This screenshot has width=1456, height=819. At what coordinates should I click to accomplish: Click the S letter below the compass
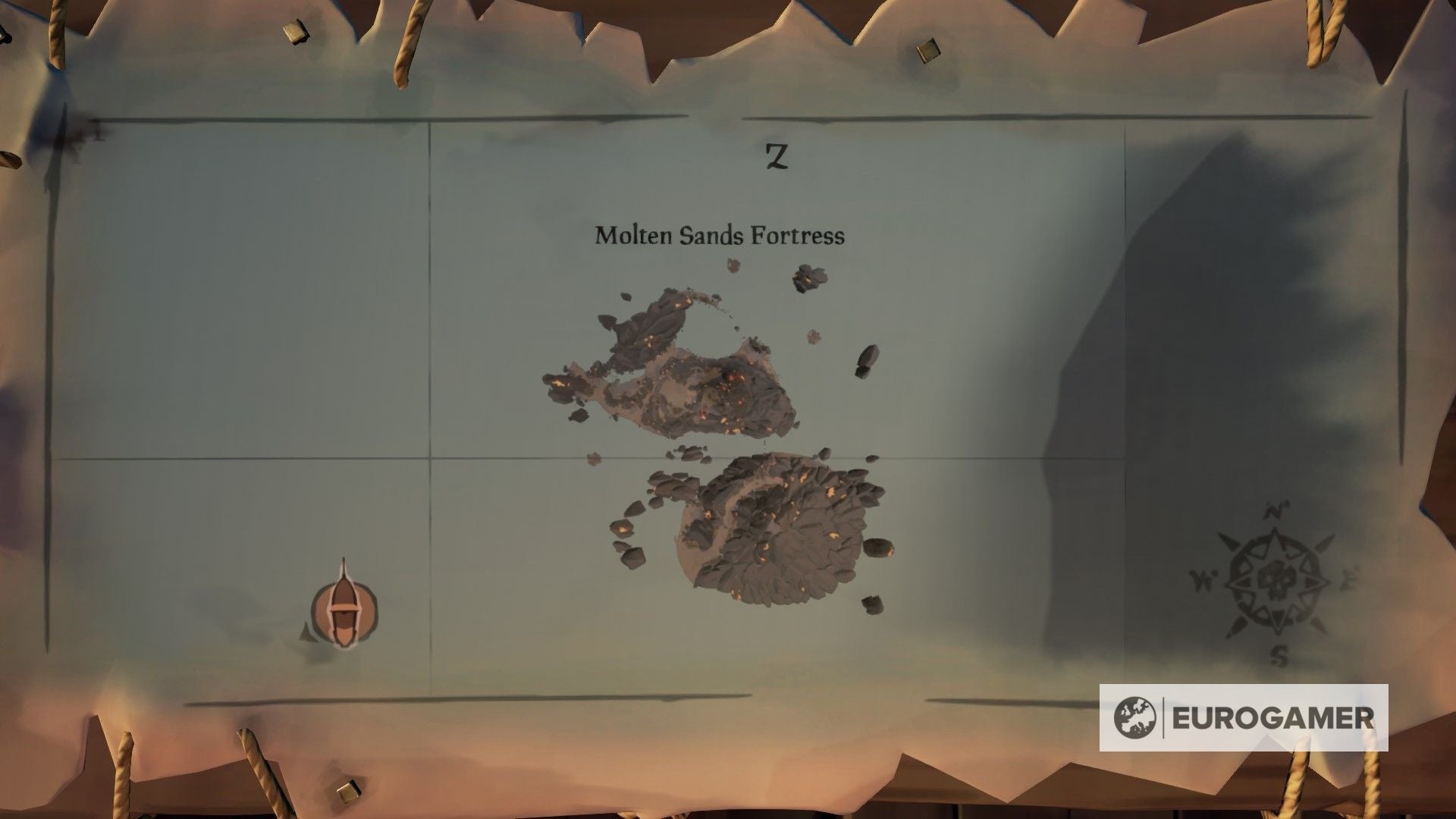[1279, 657]
